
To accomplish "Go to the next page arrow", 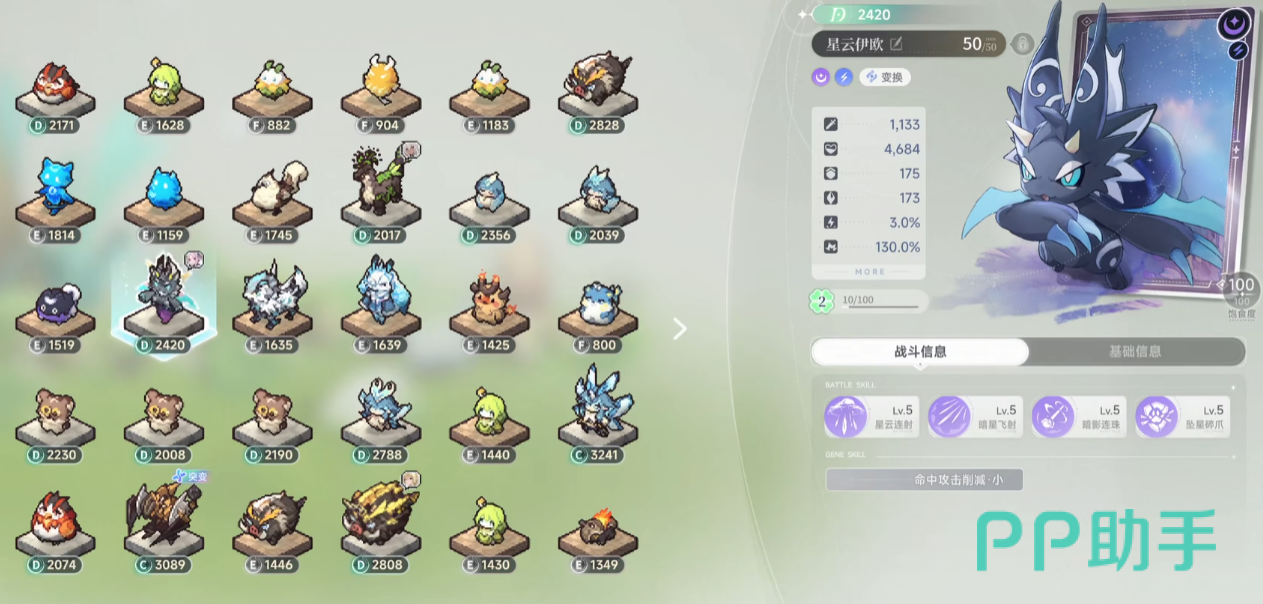I will [680, 329].
